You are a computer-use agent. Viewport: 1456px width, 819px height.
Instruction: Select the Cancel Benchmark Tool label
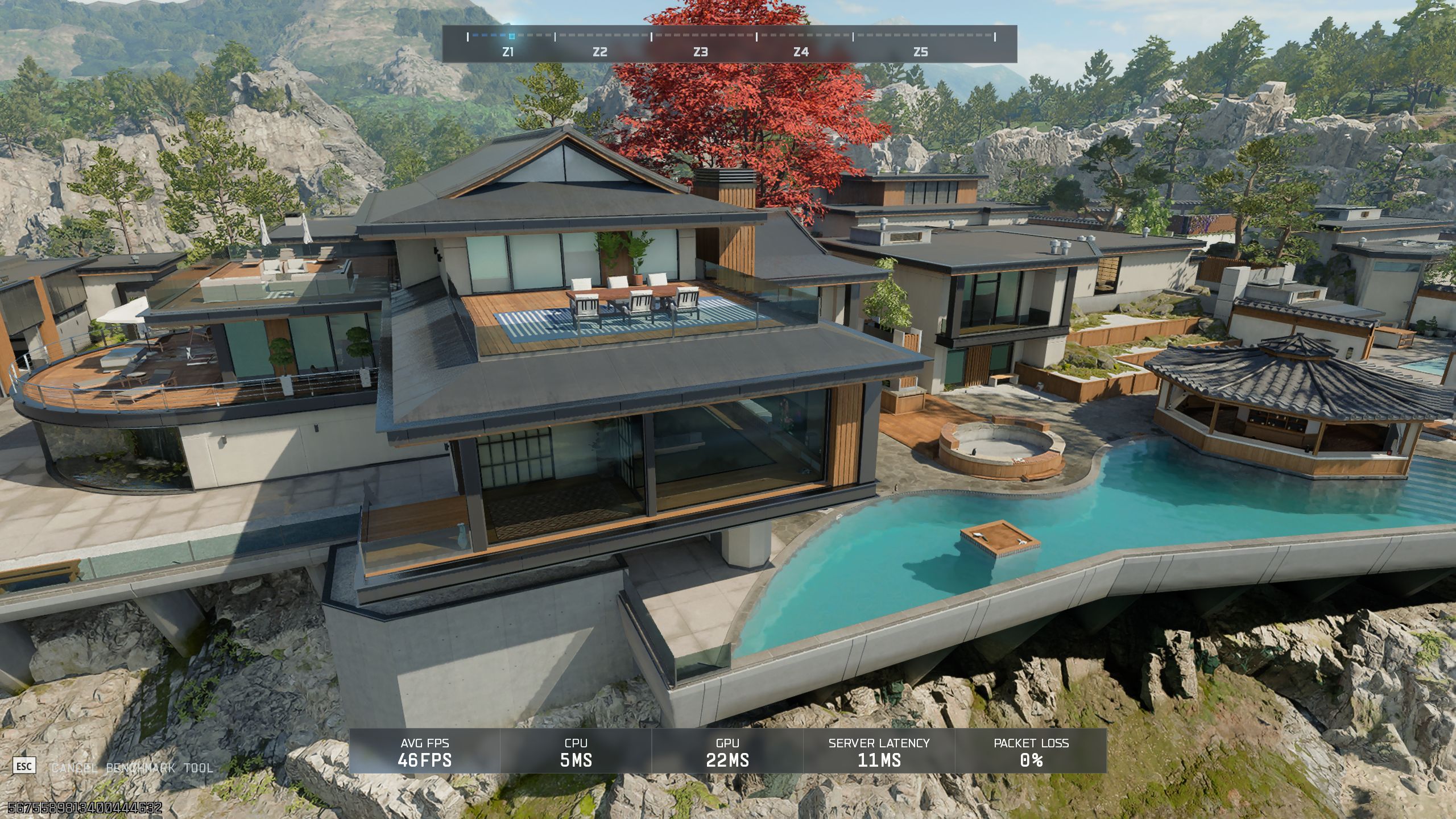(132, 768)
